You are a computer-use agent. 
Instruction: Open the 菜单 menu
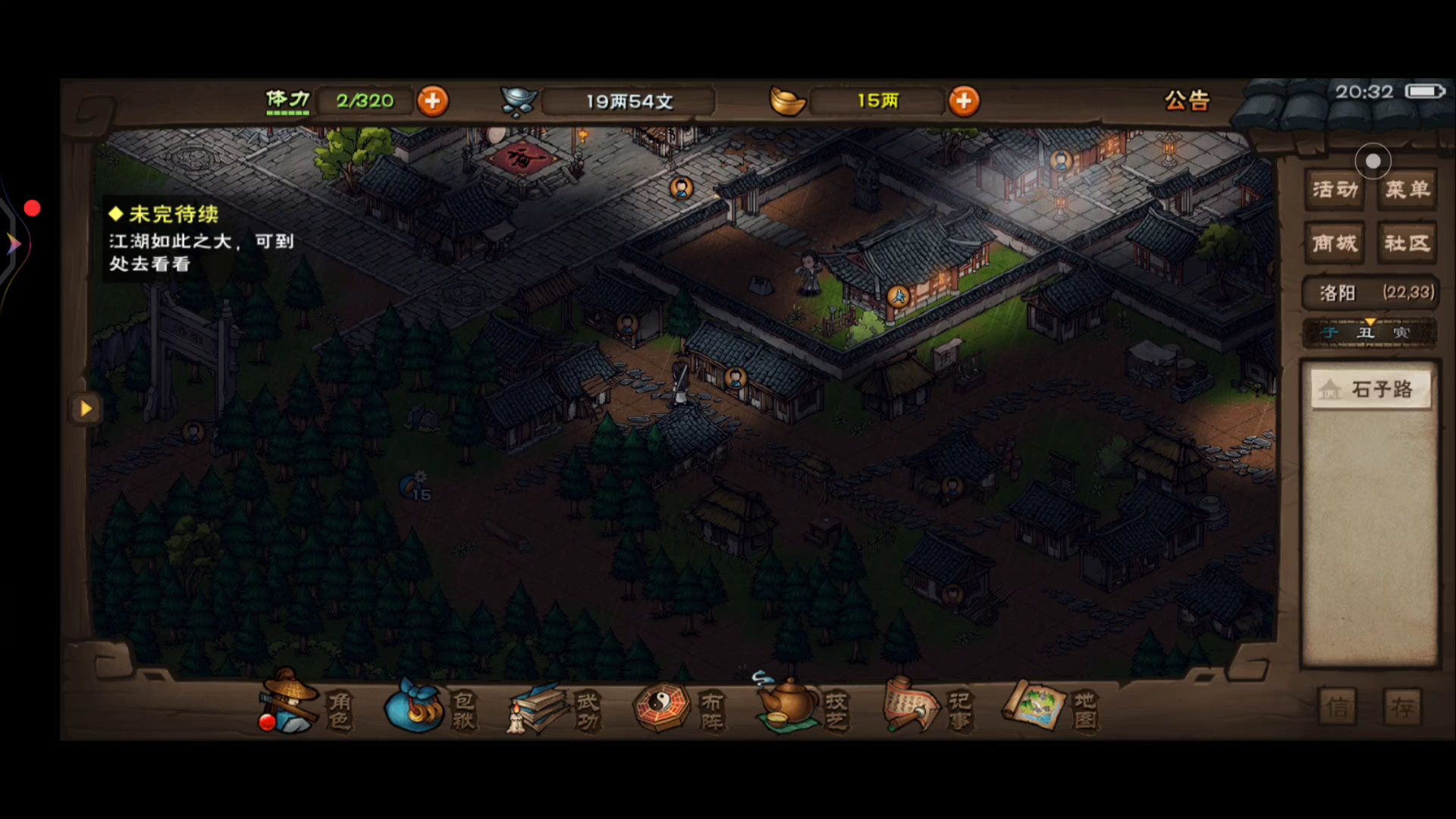tap(1407, 189)
